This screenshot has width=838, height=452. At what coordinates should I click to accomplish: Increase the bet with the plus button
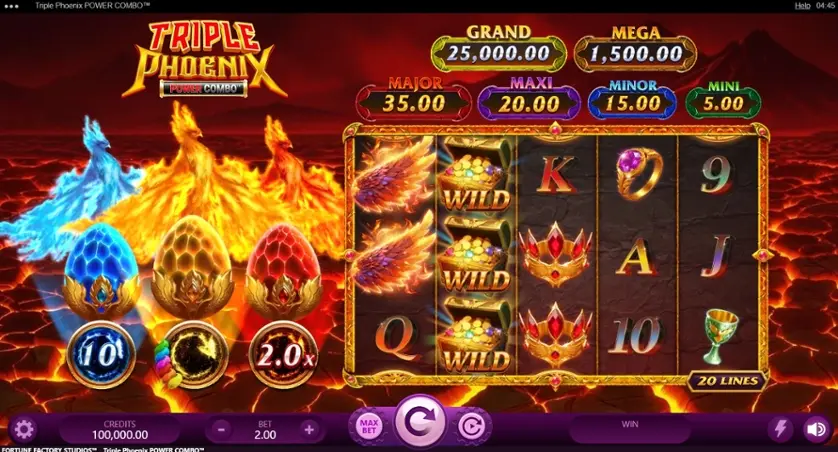point(309,429)
